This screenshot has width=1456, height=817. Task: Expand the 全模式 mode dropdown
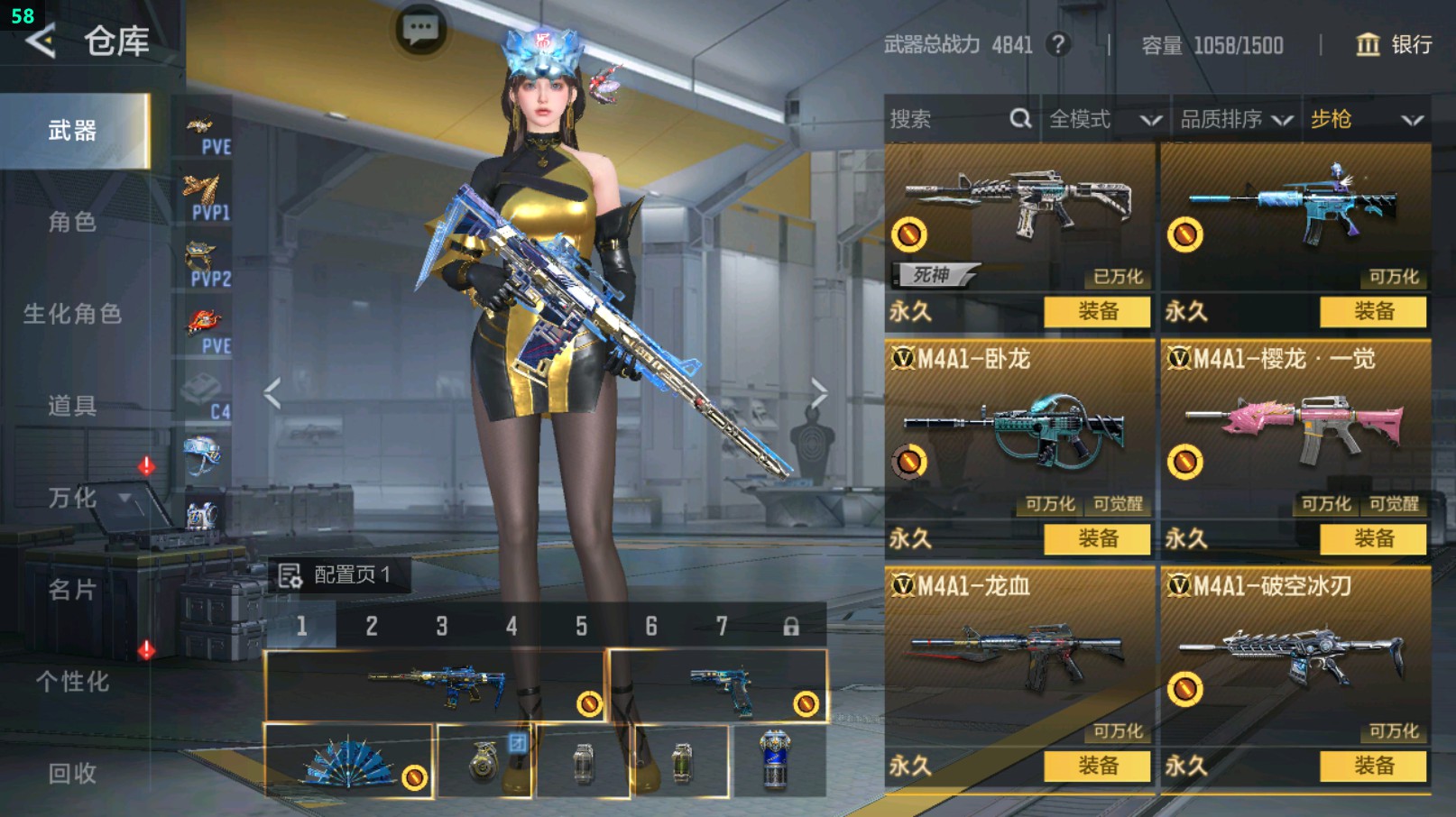1104,119
